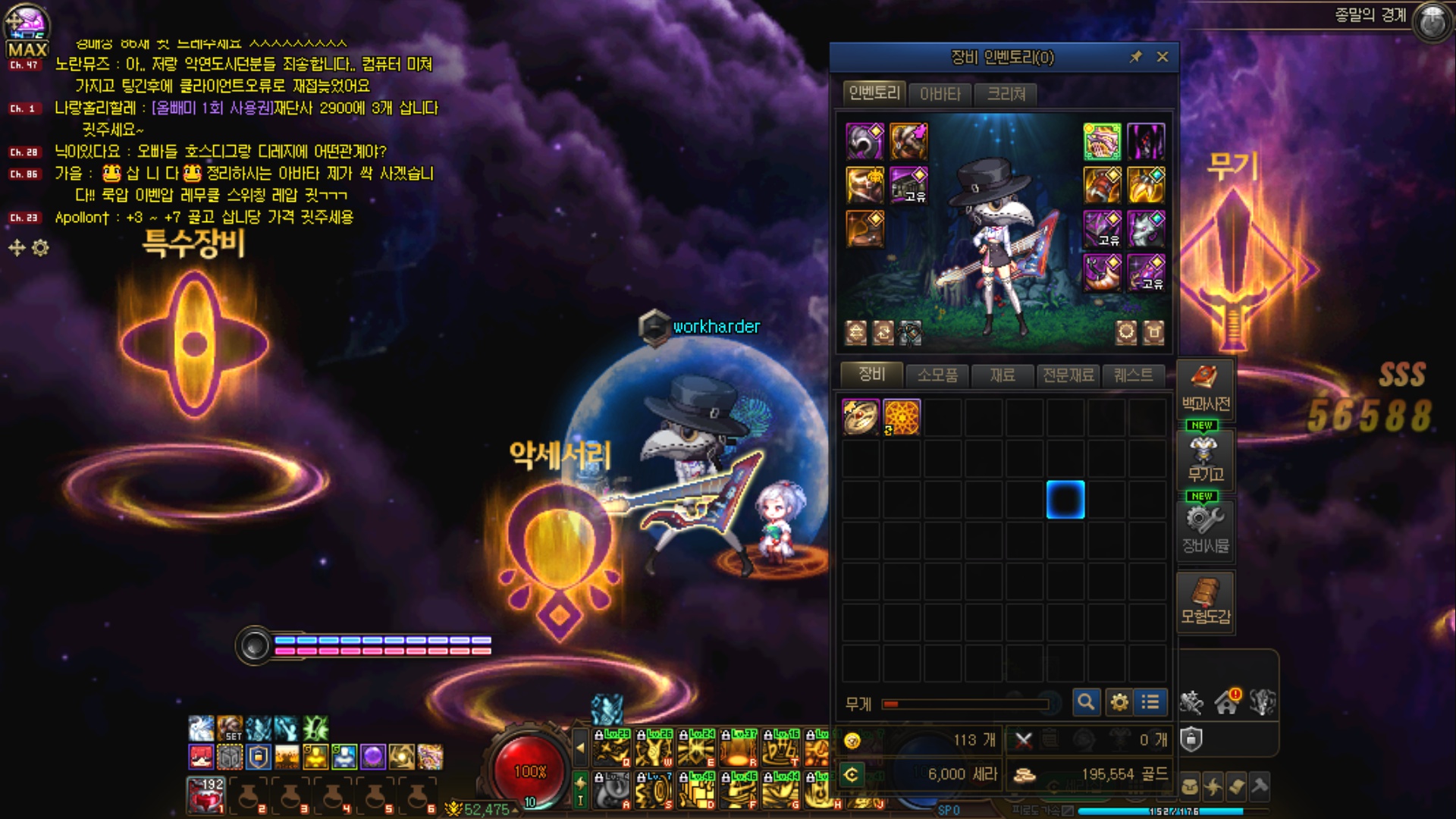Click the list sort button beside the gear

point(1150,702)
